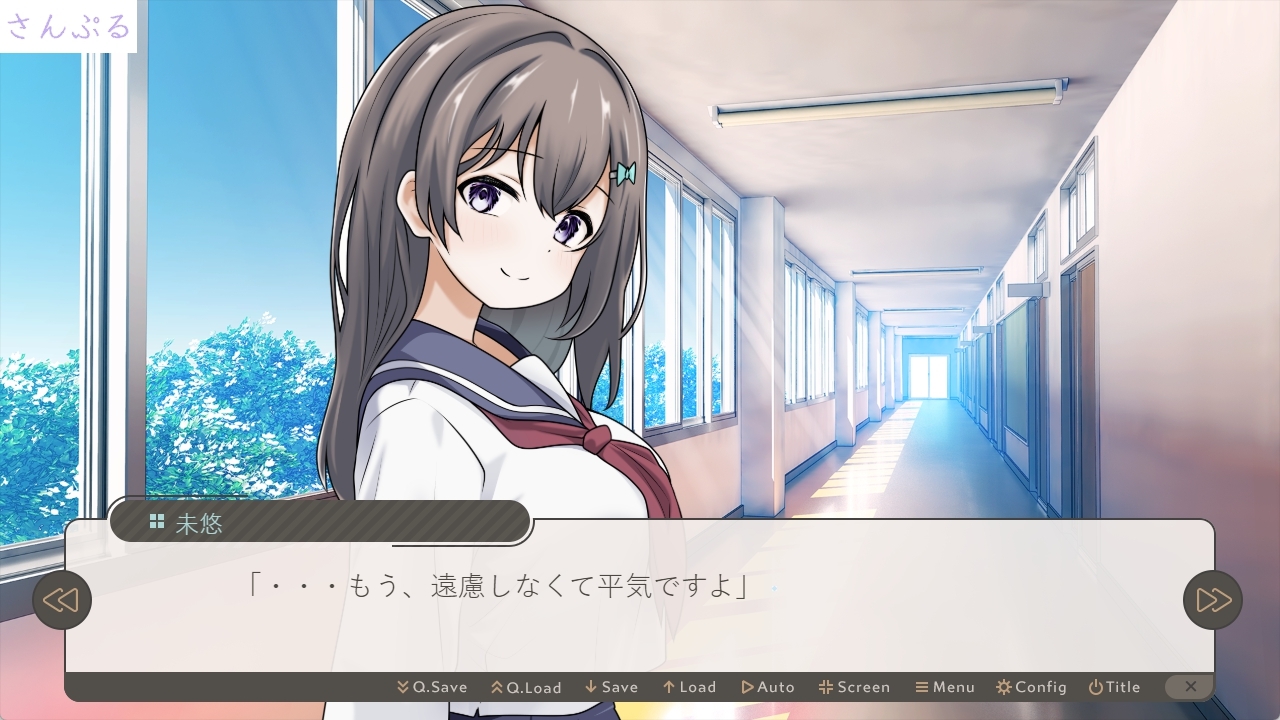Open the Menu hamburger icon

(x=922, y=687)
